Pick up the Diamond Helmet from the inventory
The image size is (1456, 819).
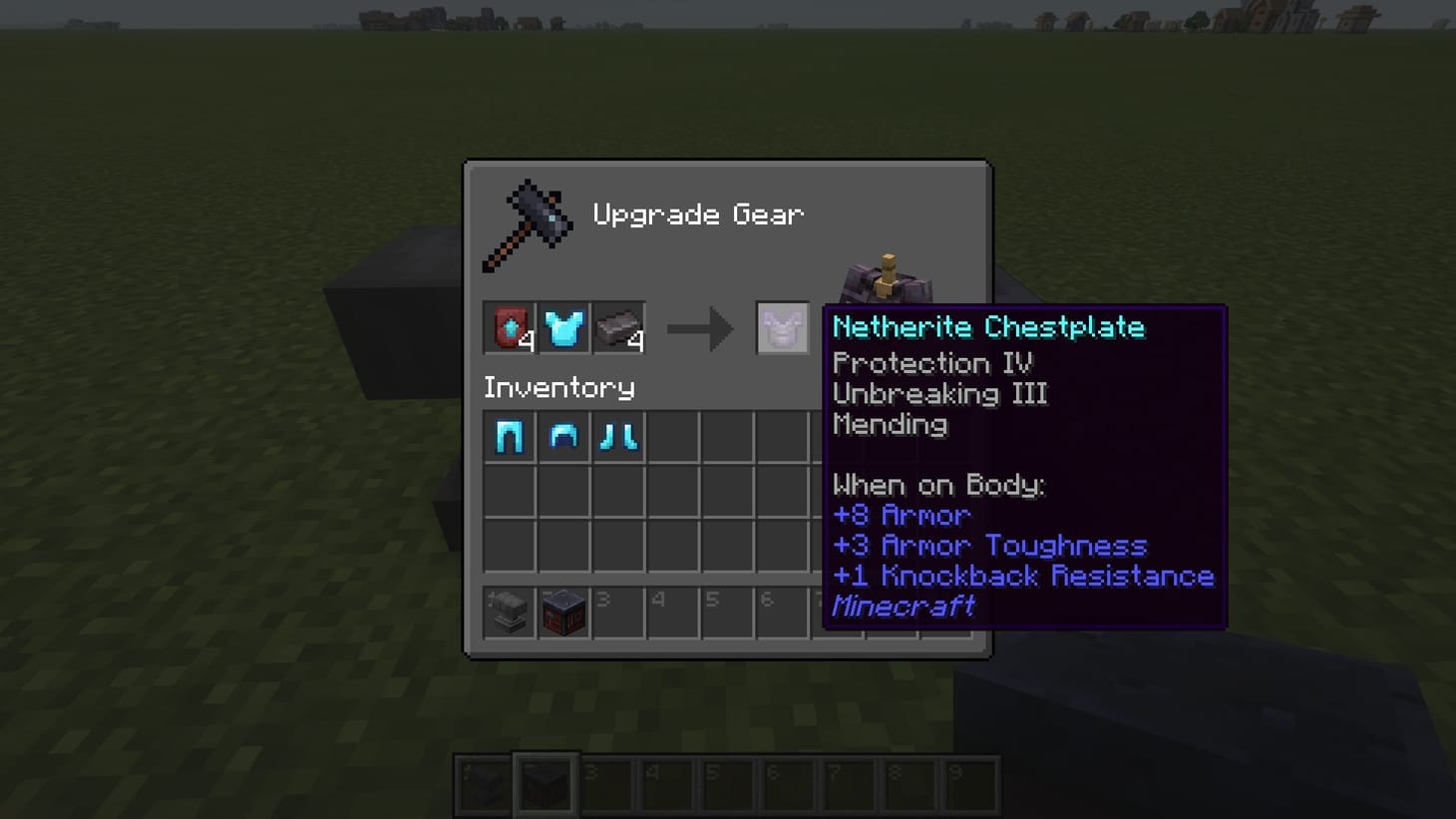tap(564, 436)
